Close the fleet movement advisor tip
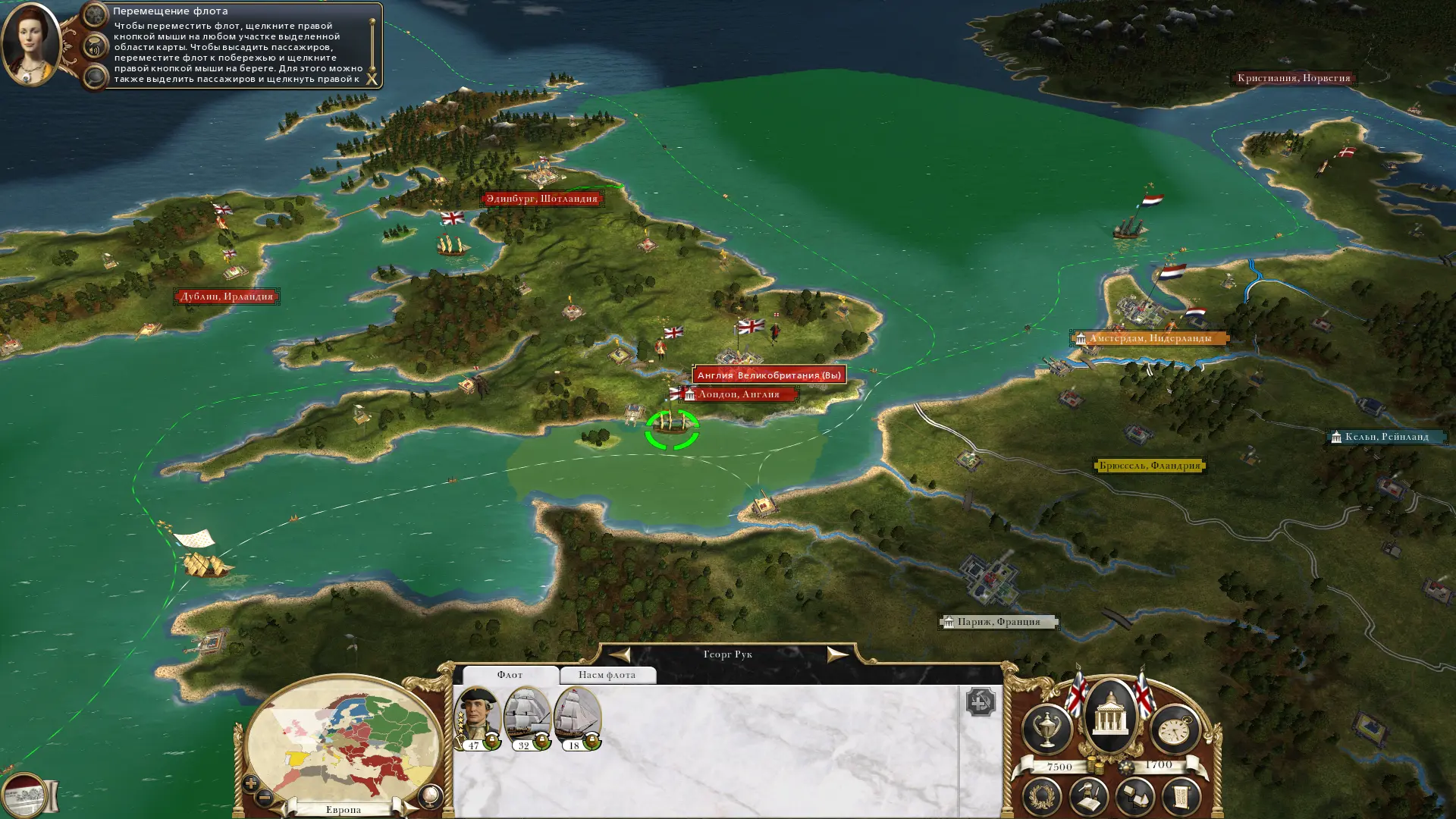Viewport: 1456px width, 819px height. pos(372,78)
